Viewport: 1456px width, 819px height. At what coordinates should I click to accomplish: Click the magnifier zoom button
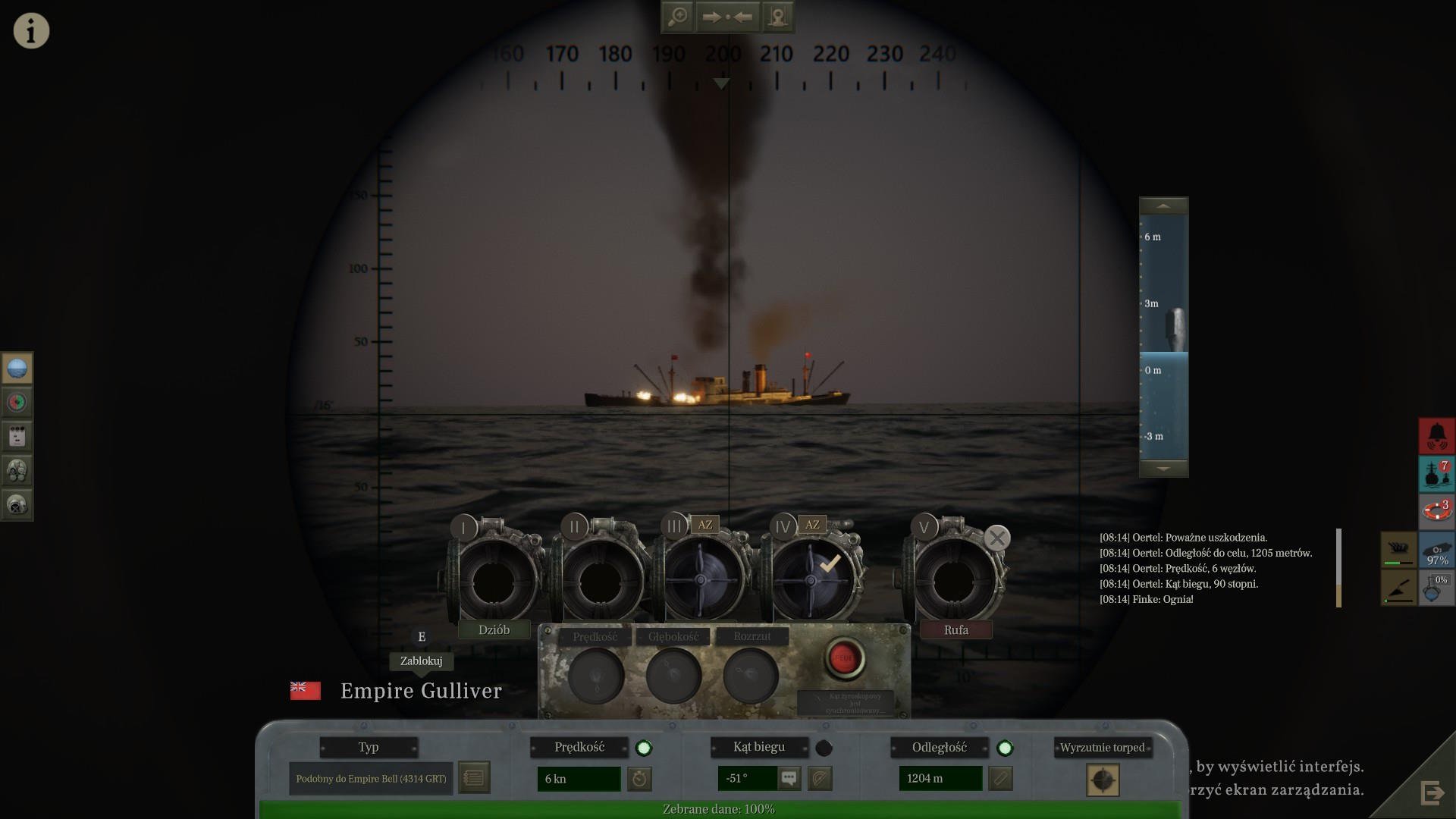pyautogui.click(x=677, y=17)
